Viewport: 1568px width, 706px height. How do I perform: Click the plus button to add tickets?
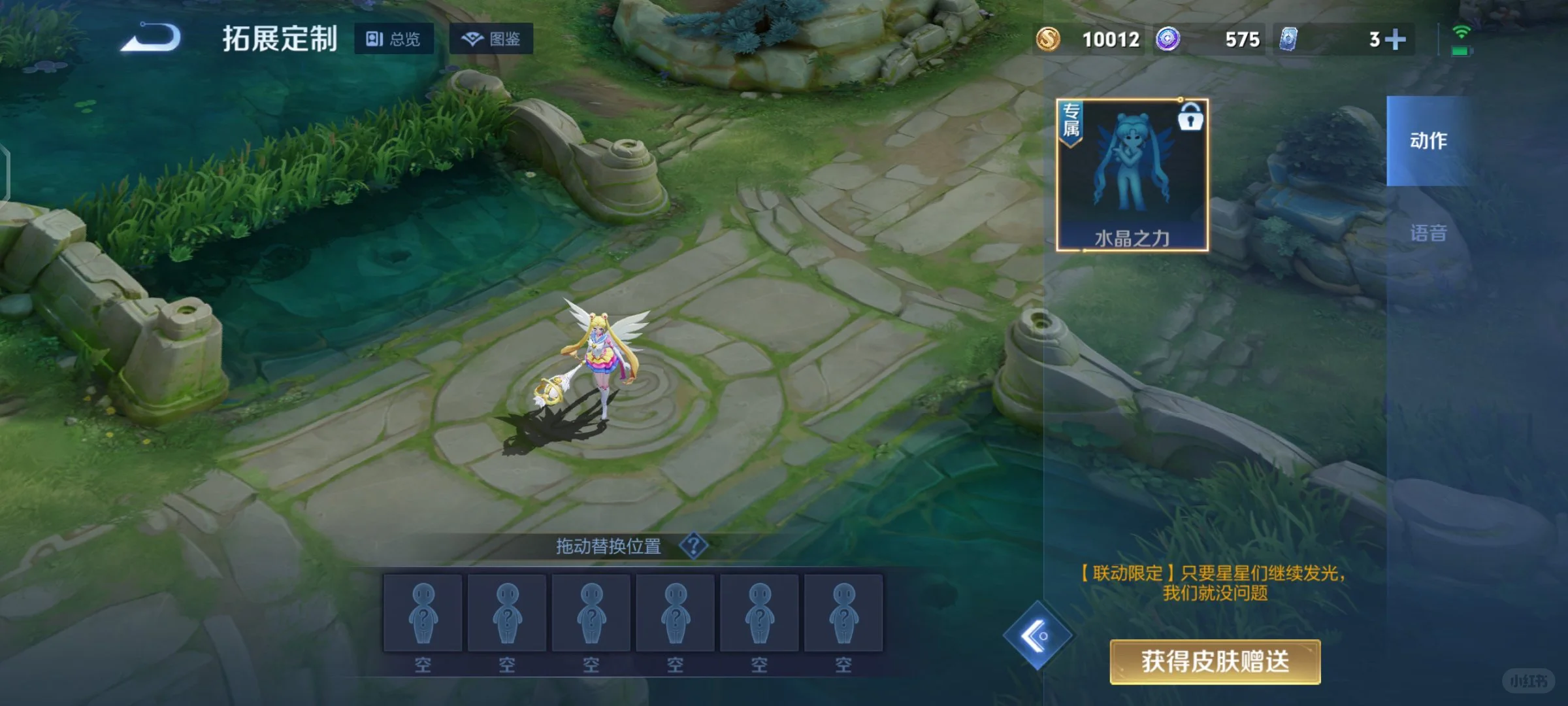tap(1396, 39)
